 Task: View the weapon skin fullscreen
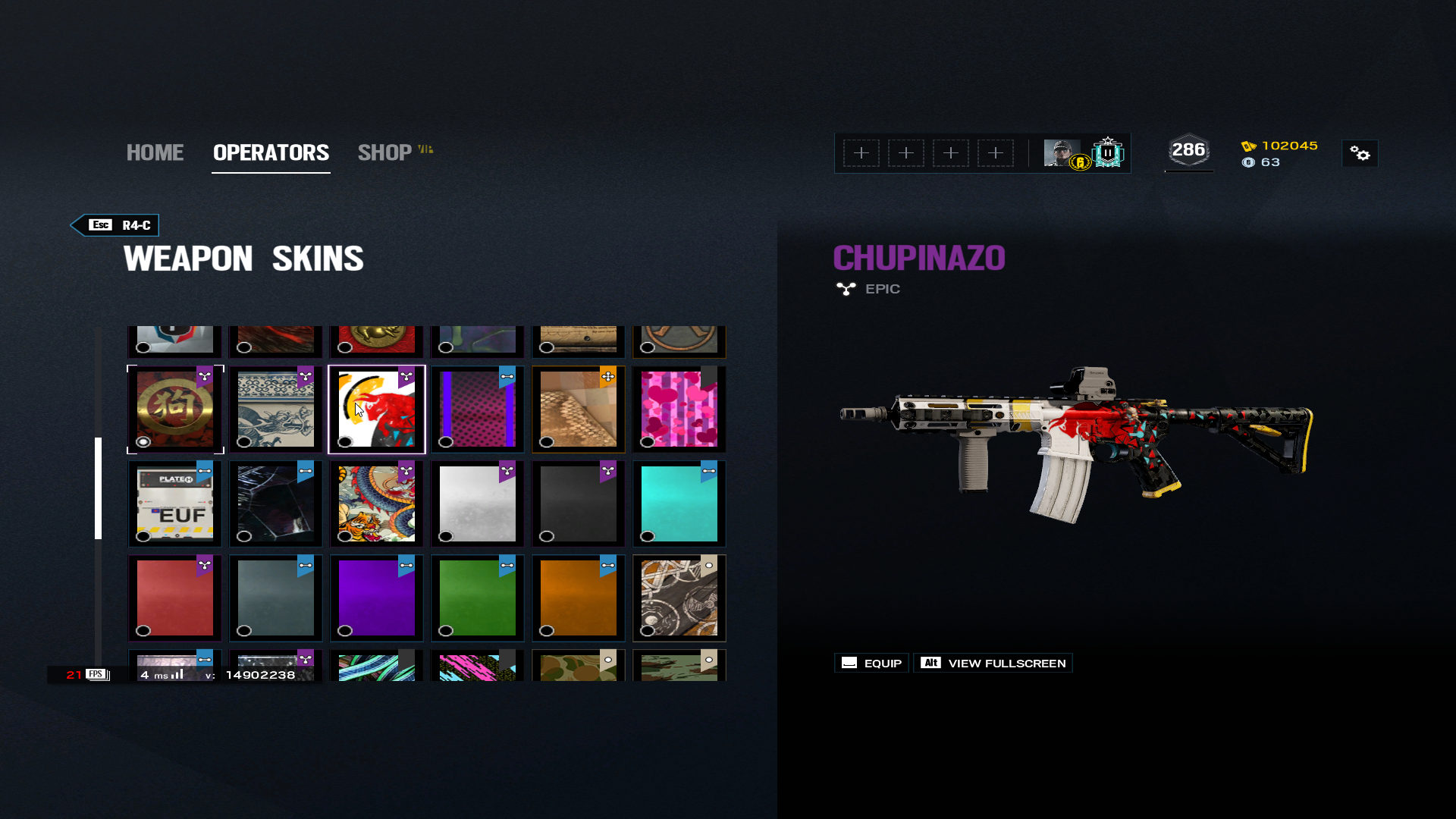tap(993, 663)
